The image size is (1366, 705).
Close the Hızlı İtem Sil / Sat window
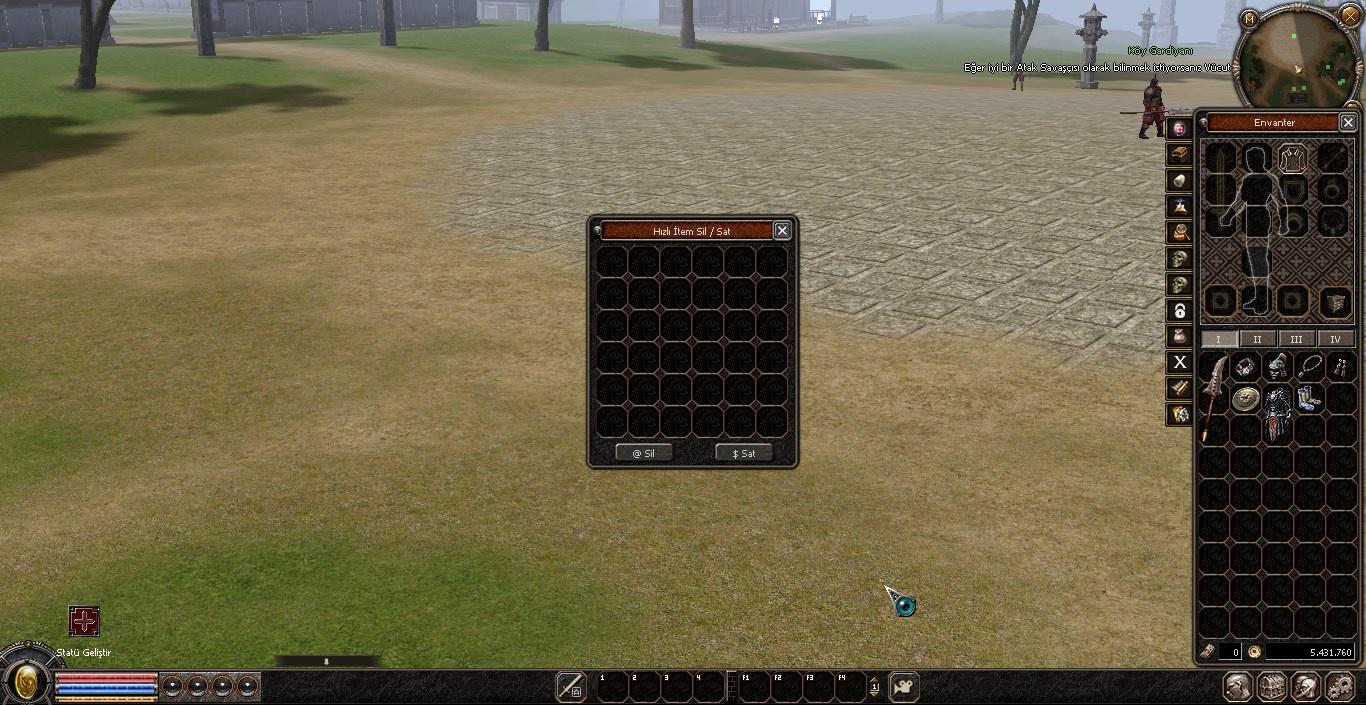coord(782,231)
